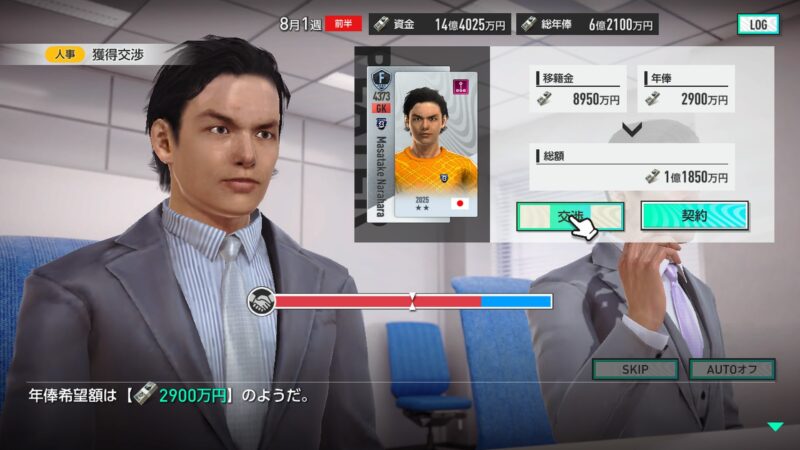Choose the 交渉 negotiate button
The image size is (800, 450).
pos(570,216)
